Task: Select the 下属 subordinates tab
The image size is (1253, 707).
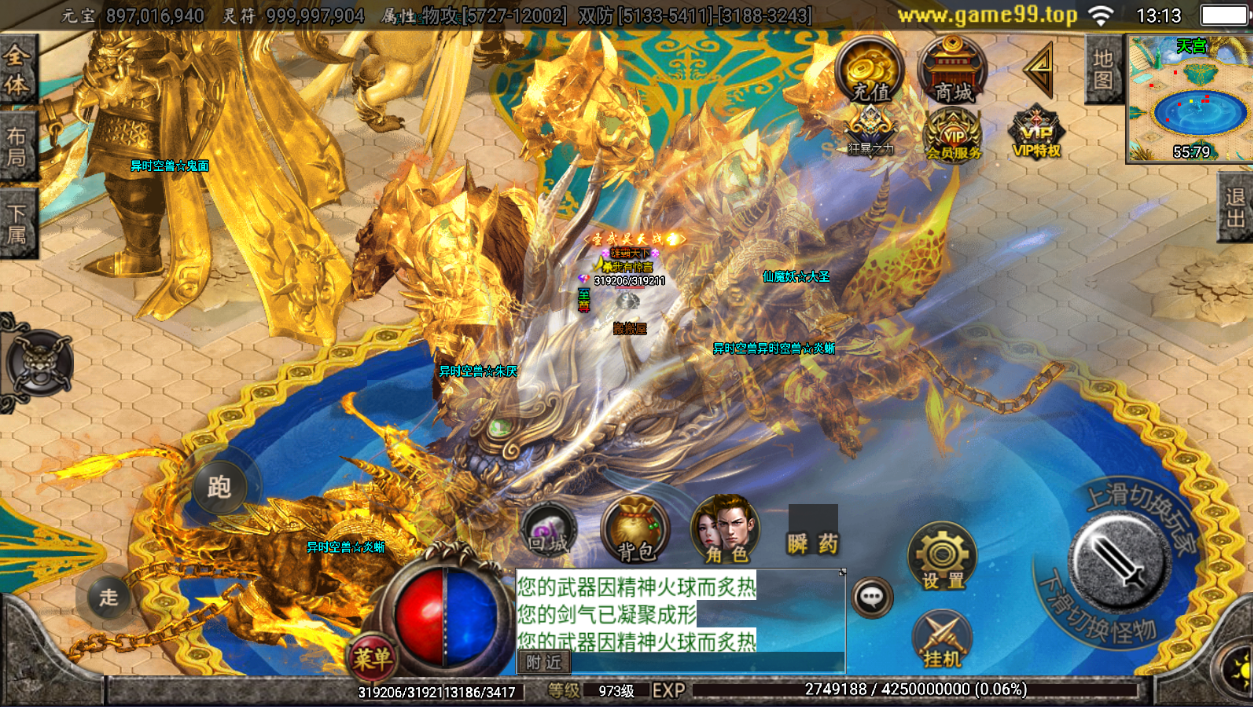Action: (x=17, y=223)
